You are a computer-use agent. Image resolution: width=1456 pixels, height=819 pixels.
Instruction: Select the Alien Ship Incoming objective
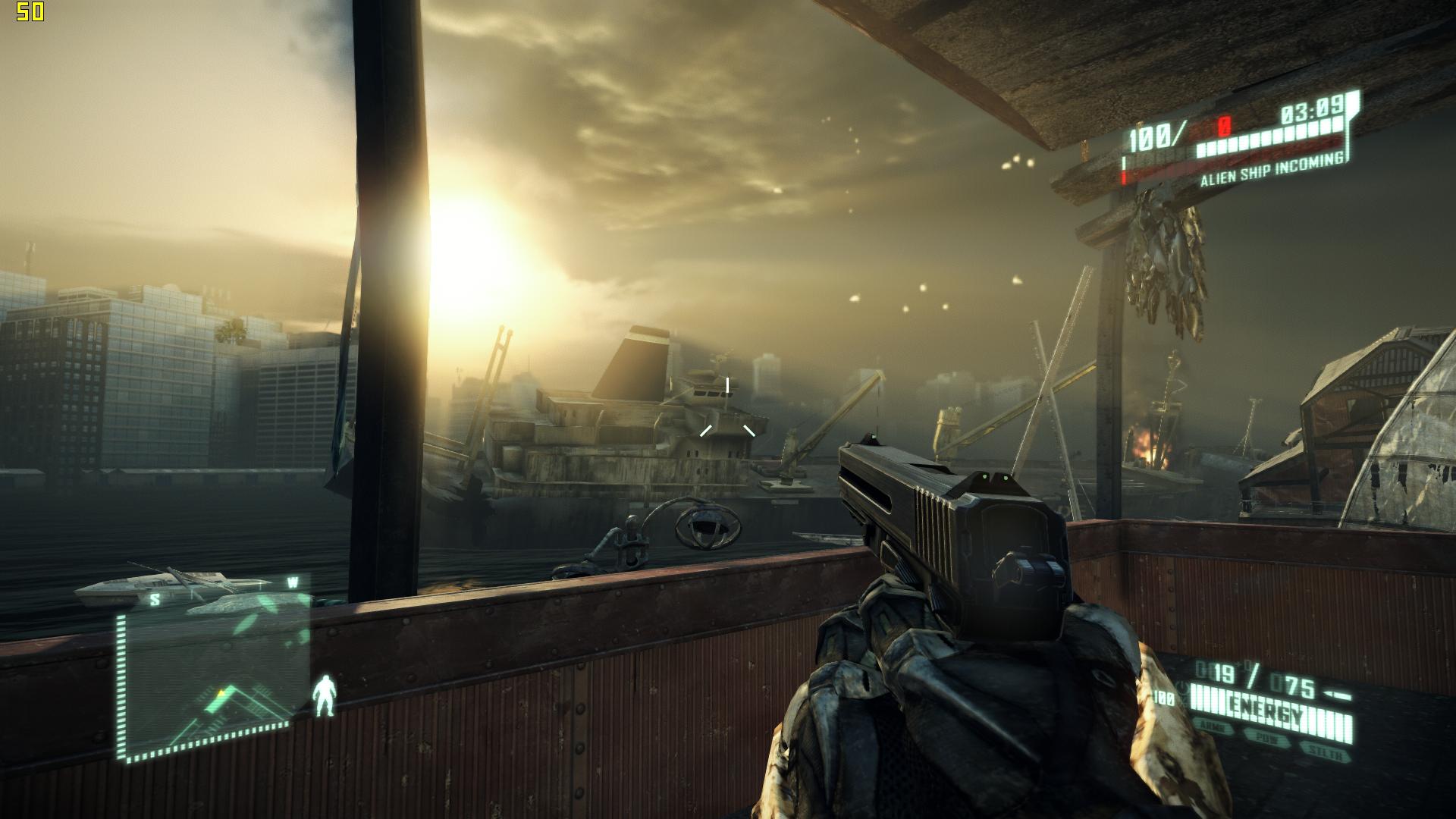coord(1272,169)
